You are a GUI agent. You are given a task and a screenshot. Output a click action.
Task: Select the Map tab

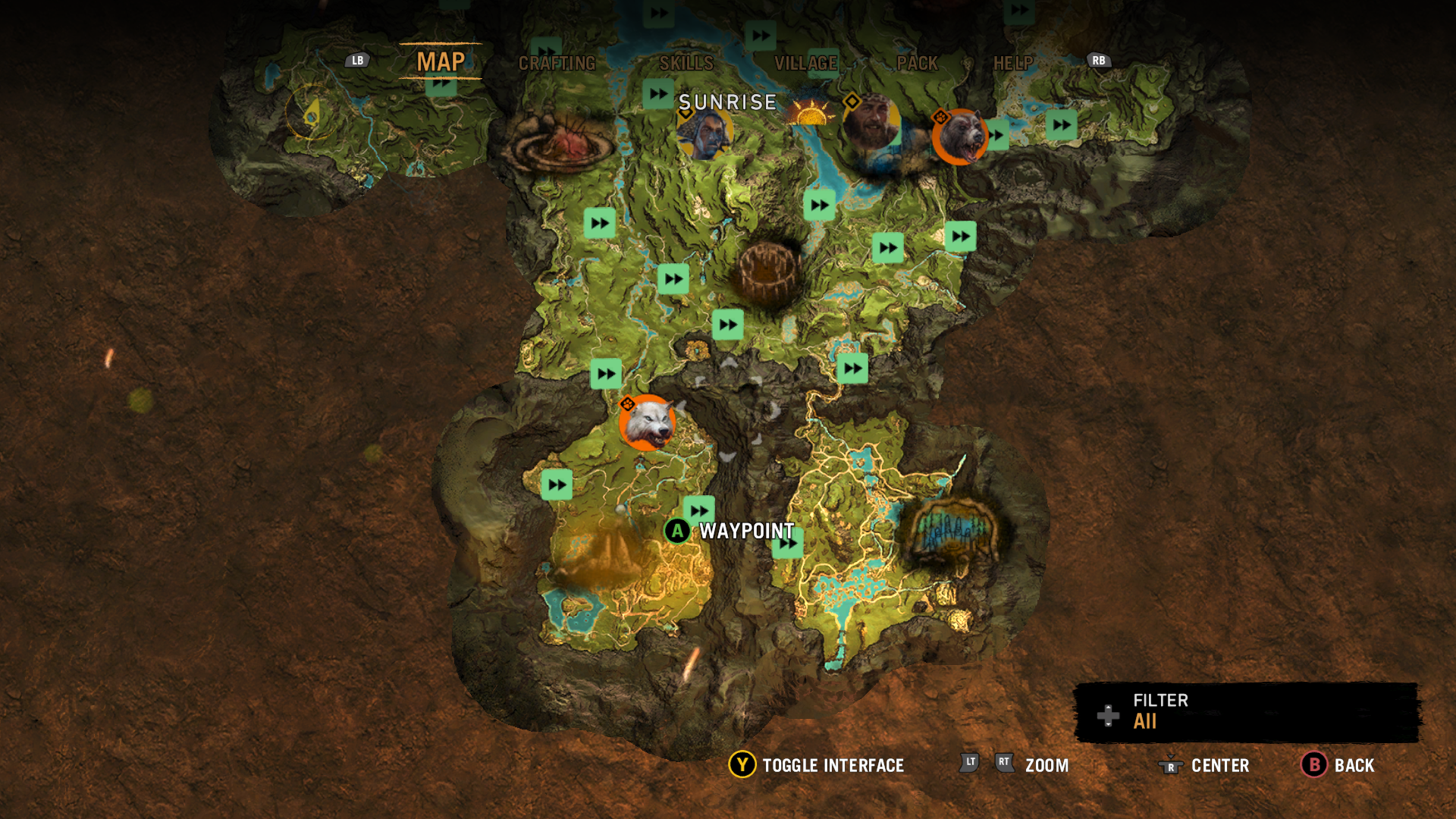(x=441, y=61)
